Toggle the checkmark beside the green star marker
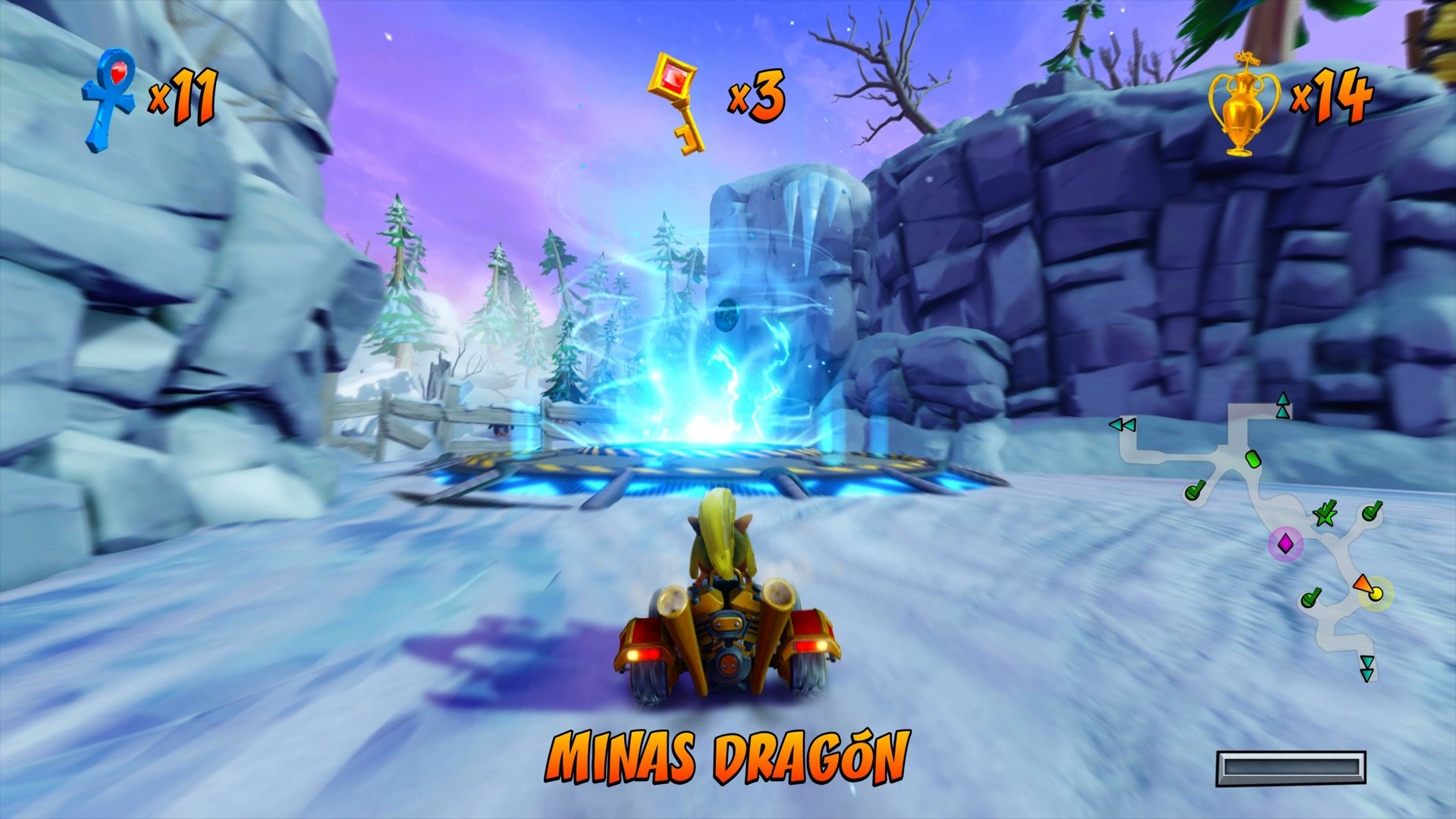The width and height of the screenshot is (1456, 819). point(1371,511)
